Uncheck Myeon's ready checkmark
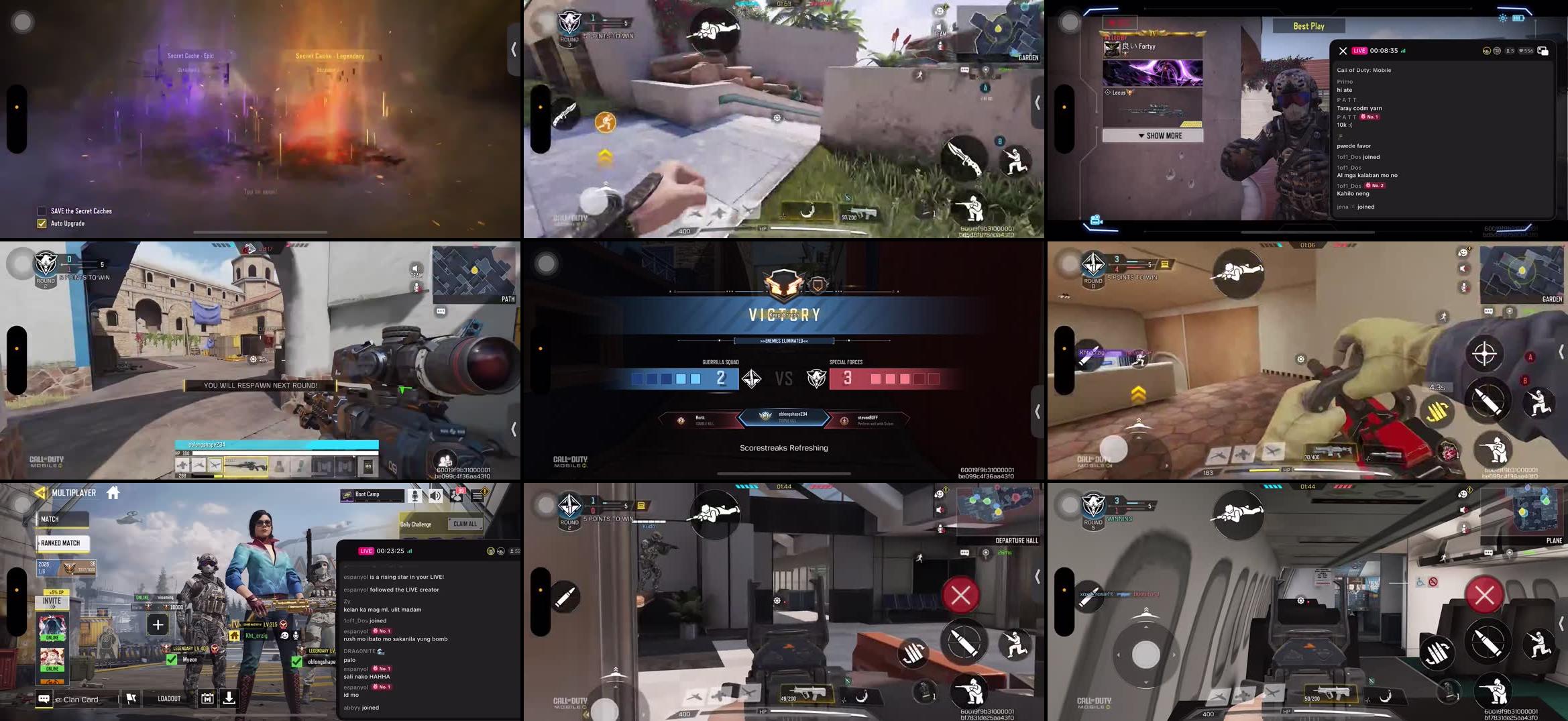Image resolution: width=1568 pixels, height=721 pixels. coord(170,659)
